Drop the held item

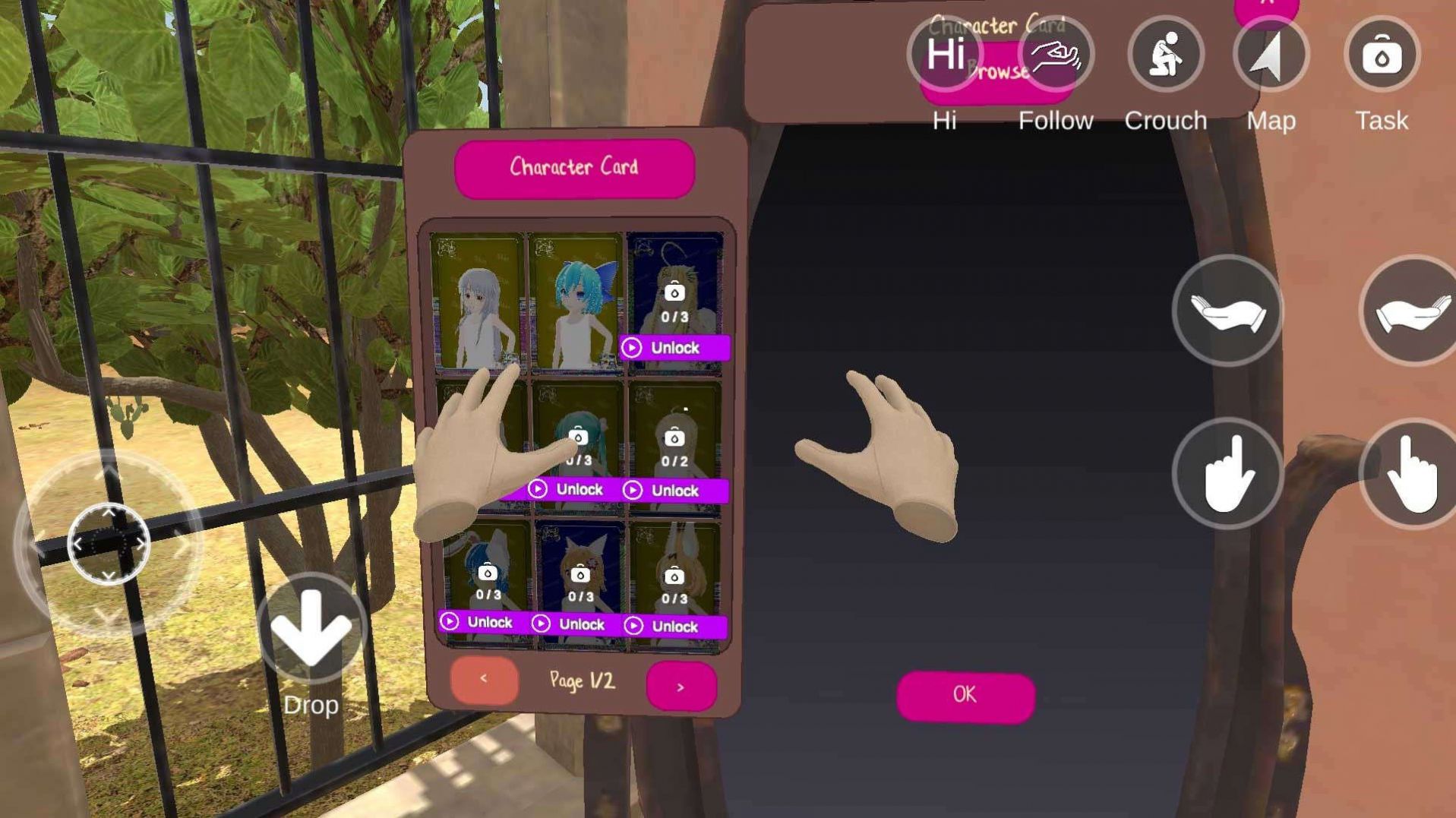pyautogui.click(x=311, y=627)
